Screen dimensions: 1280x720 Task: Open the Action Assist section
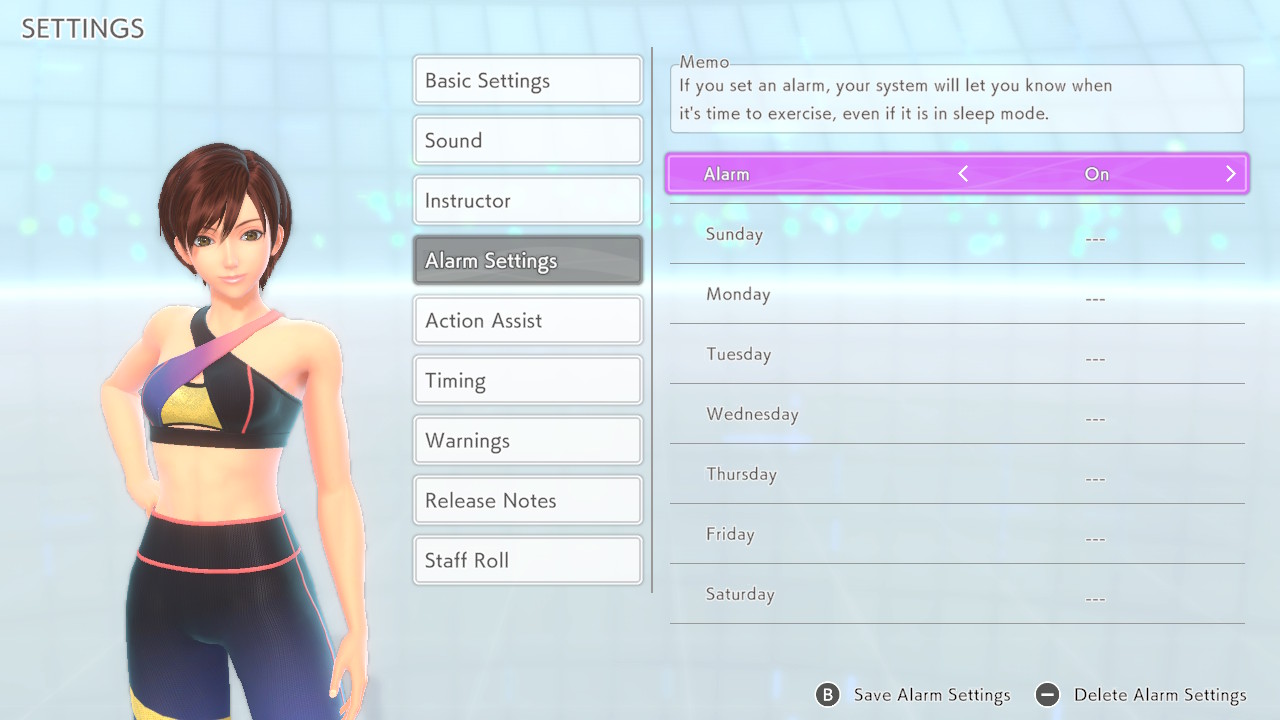click(527, 321)
